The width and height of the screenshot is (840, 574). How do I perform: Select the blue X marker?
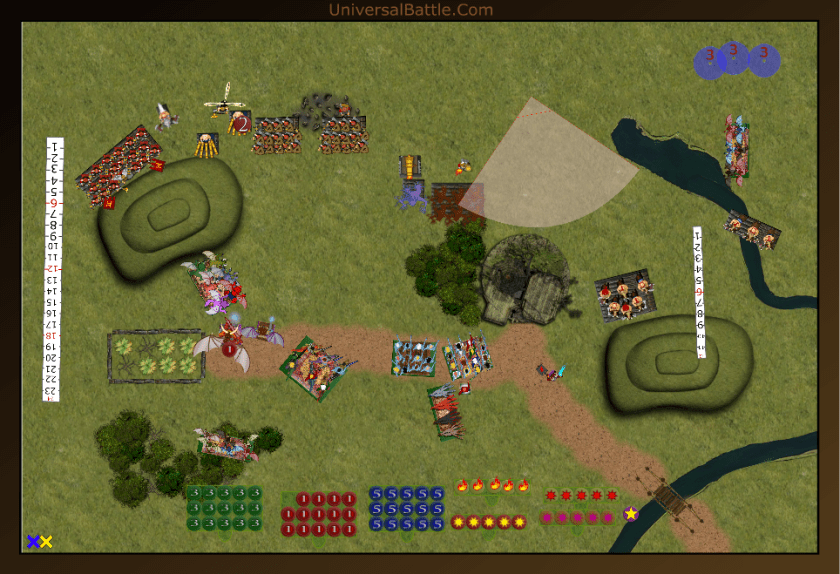[x=33, y=541]
